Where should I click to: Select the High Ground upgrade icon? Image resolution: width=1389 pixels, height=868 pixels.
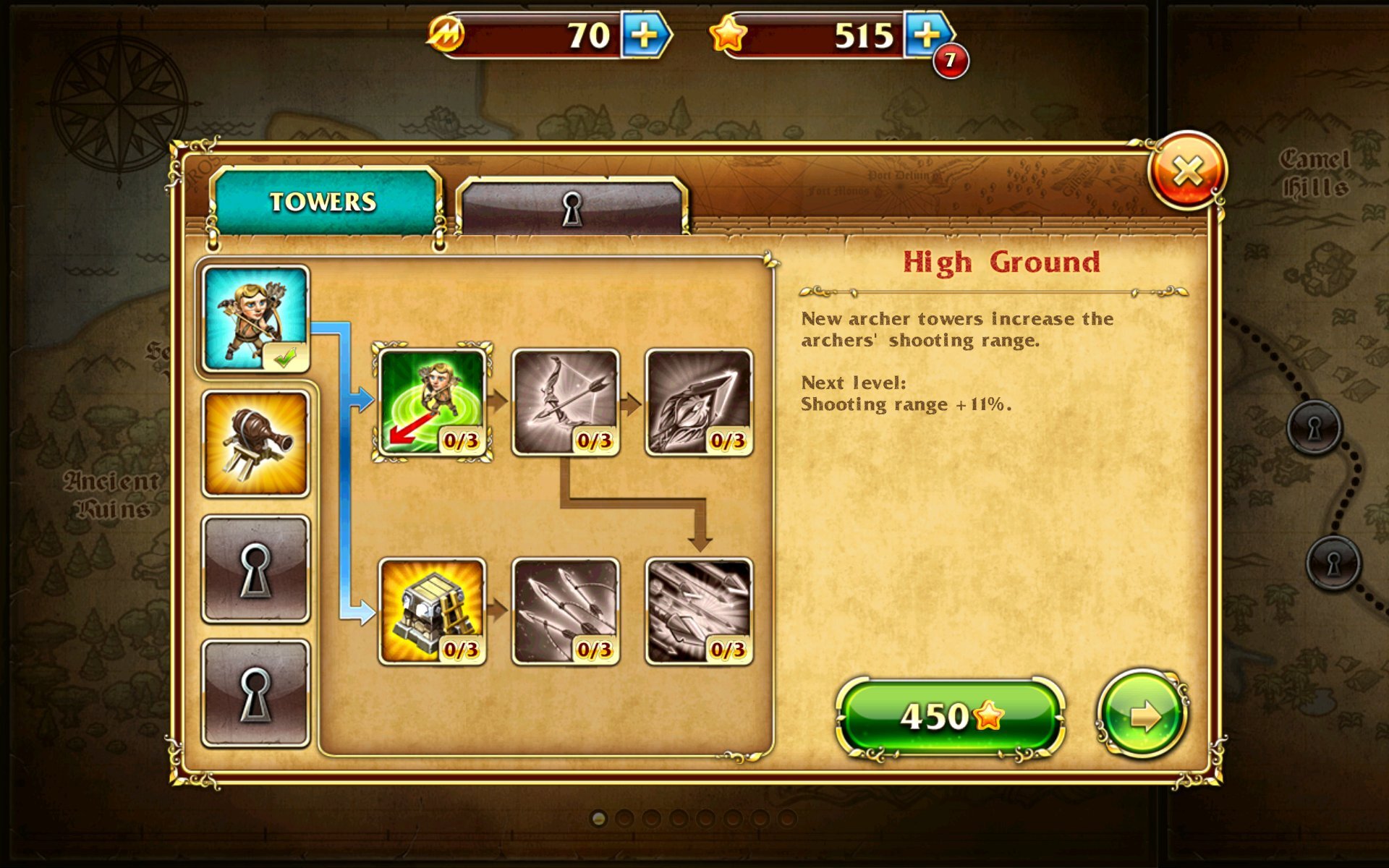432,402
